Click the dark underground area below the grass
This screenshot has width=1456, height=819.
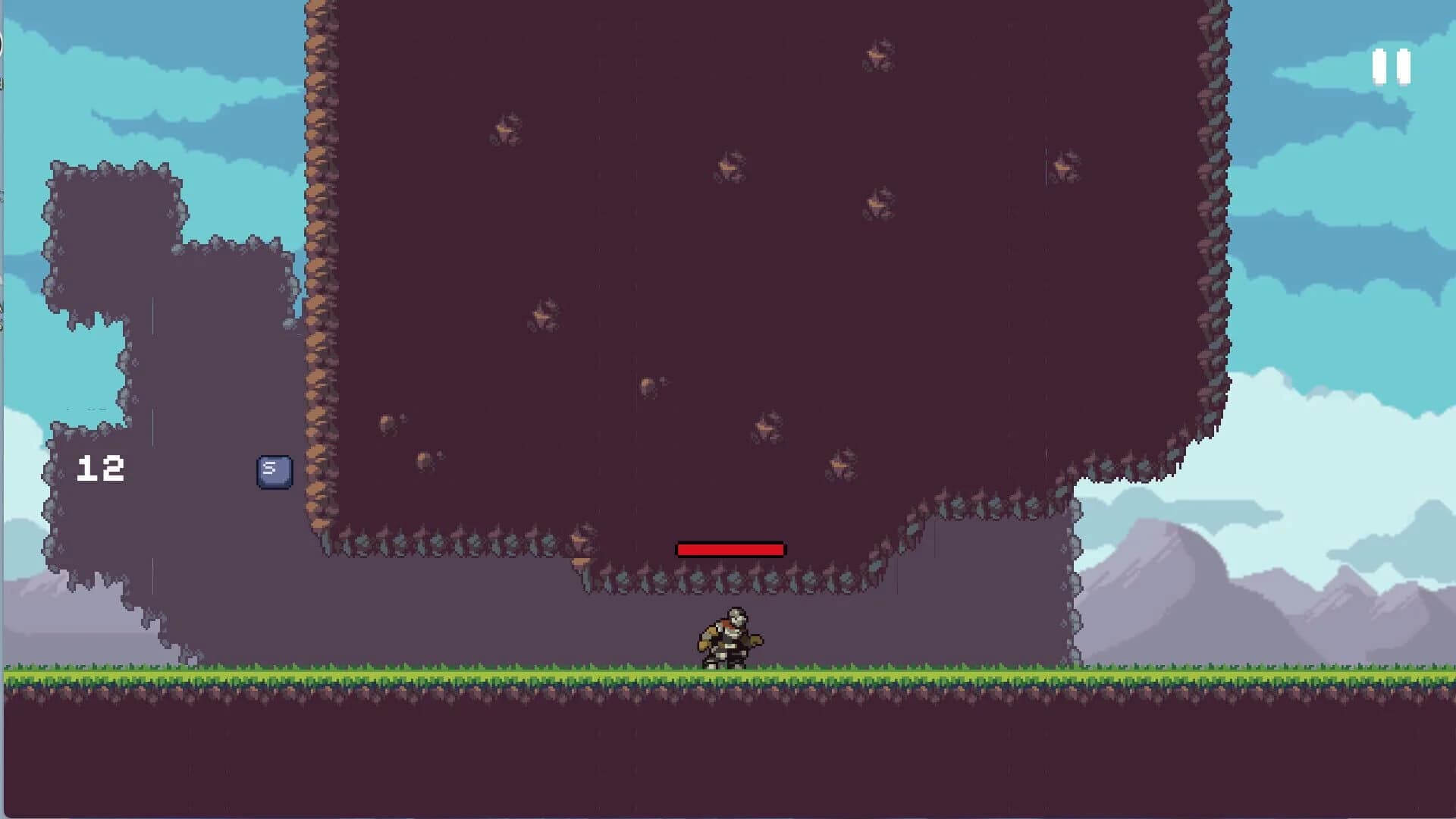click(x=728, y=758)
